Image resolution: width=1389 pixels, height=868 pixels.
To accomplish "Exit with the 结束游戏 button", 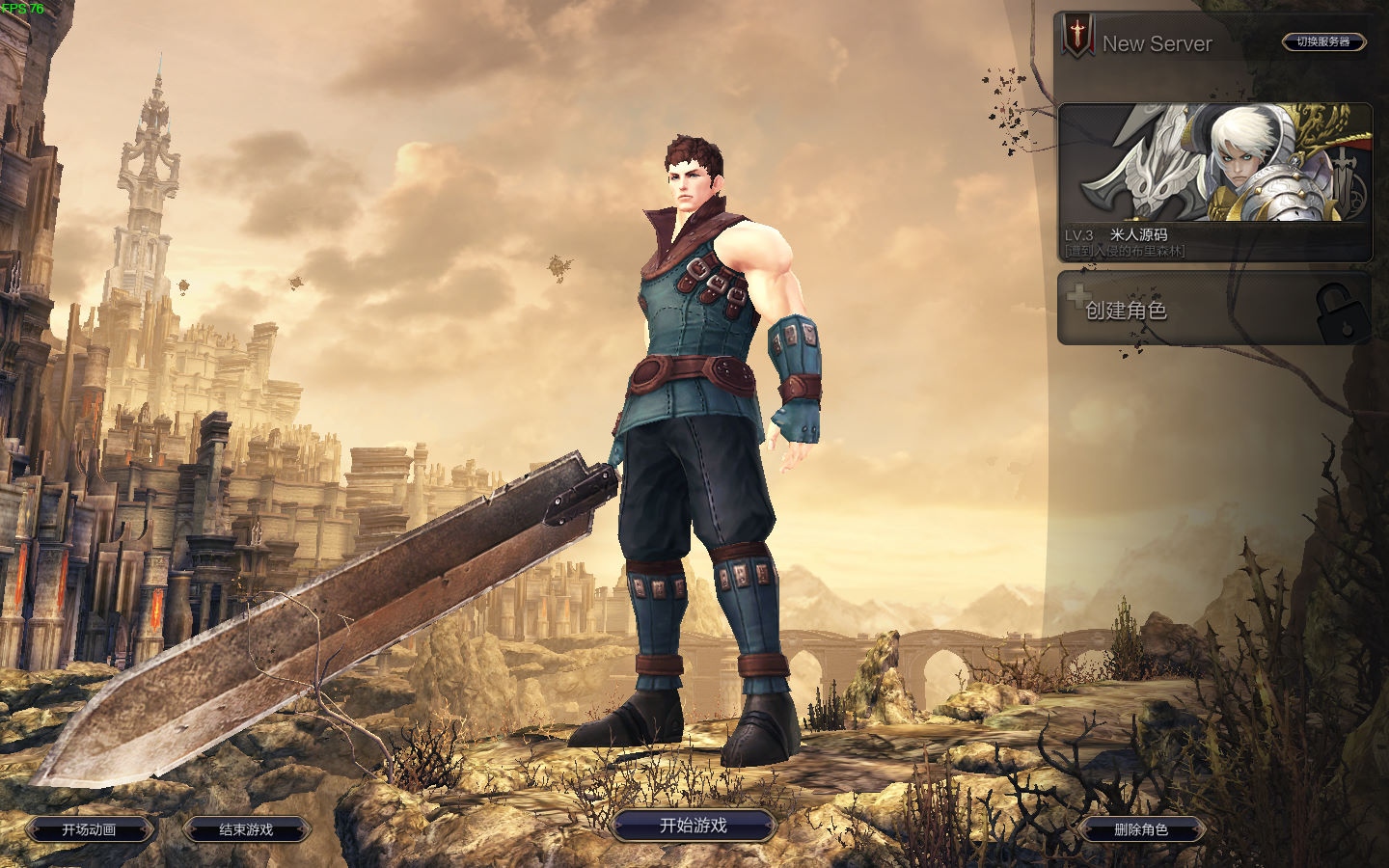I will (x=246, y=829).
